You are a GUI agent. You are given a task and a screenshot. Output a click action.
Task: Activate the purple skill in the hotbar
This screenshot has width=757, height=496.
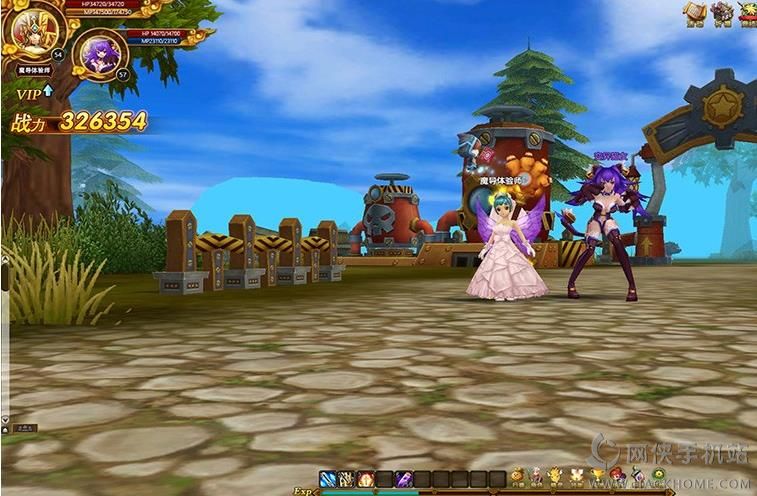tap(403, 478)
